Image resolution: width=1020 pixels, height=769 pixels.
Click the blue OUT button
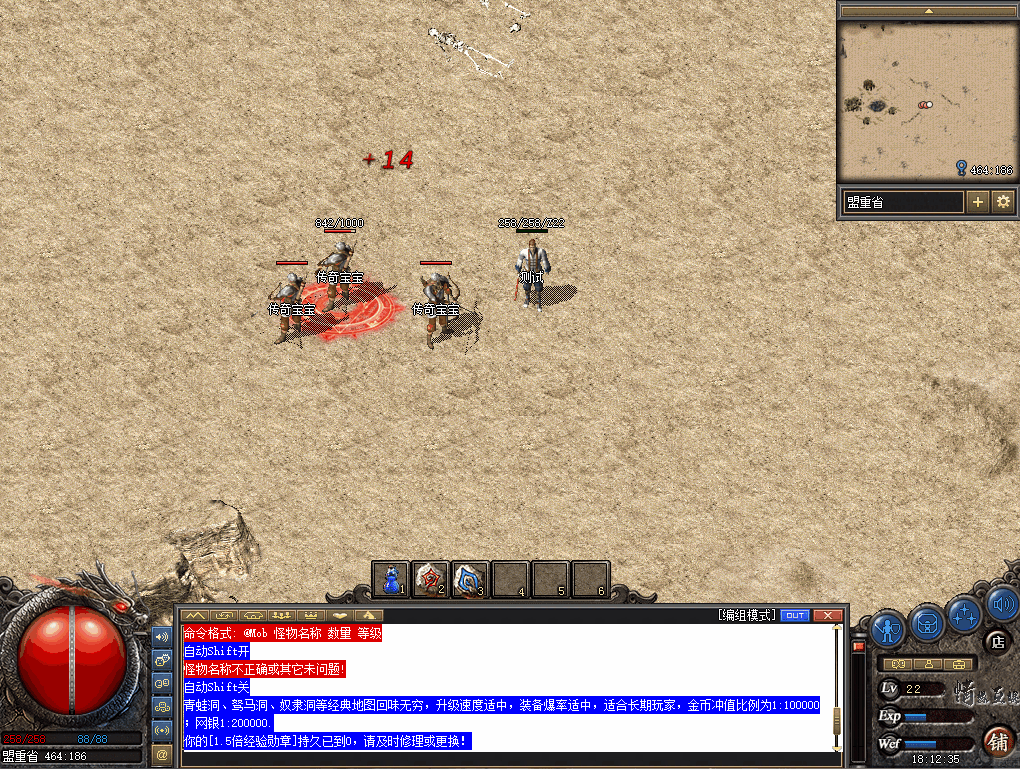(x=795, y=615)
